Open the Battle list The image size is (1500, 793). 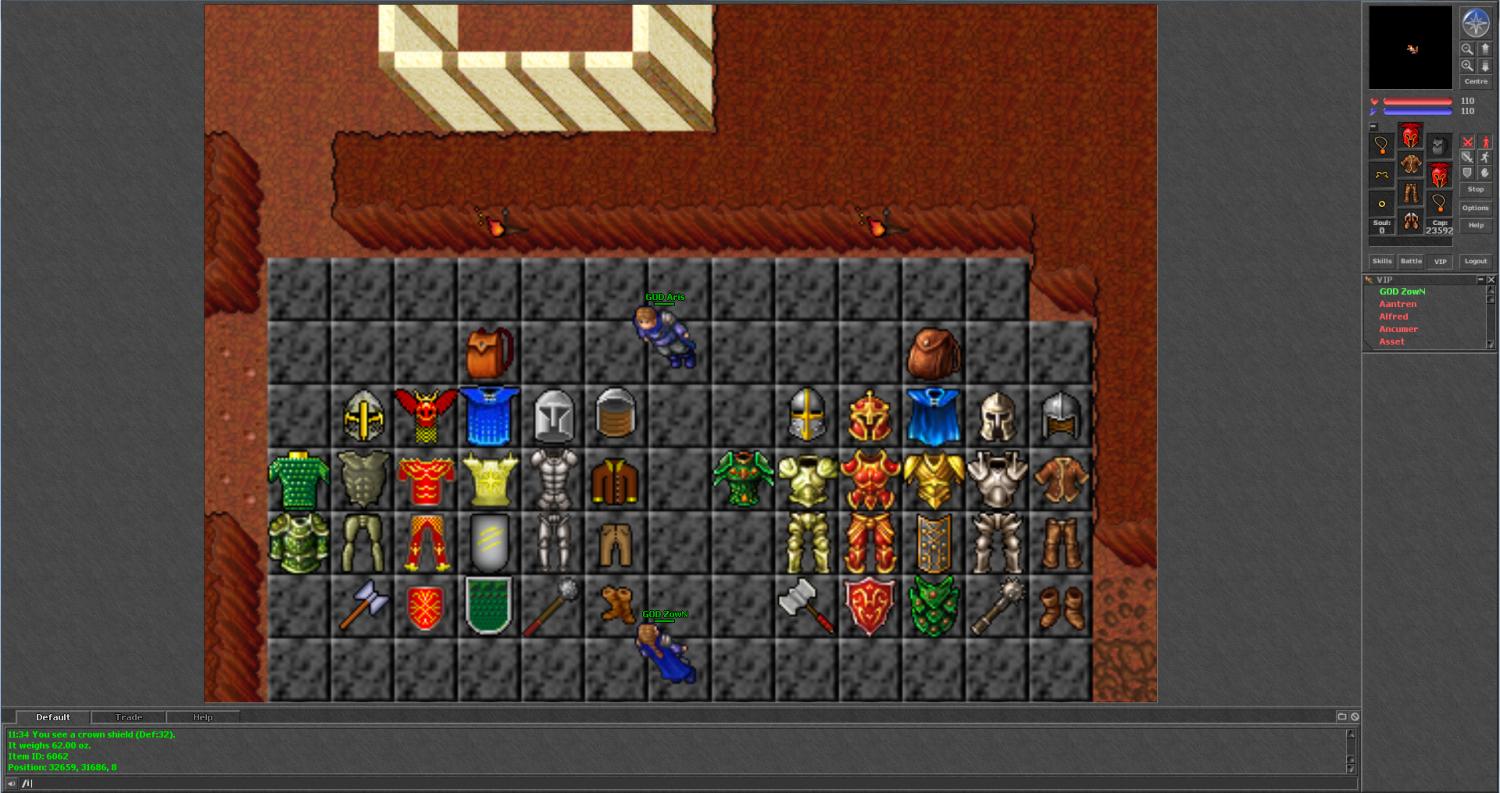[x=1410, y=261]
